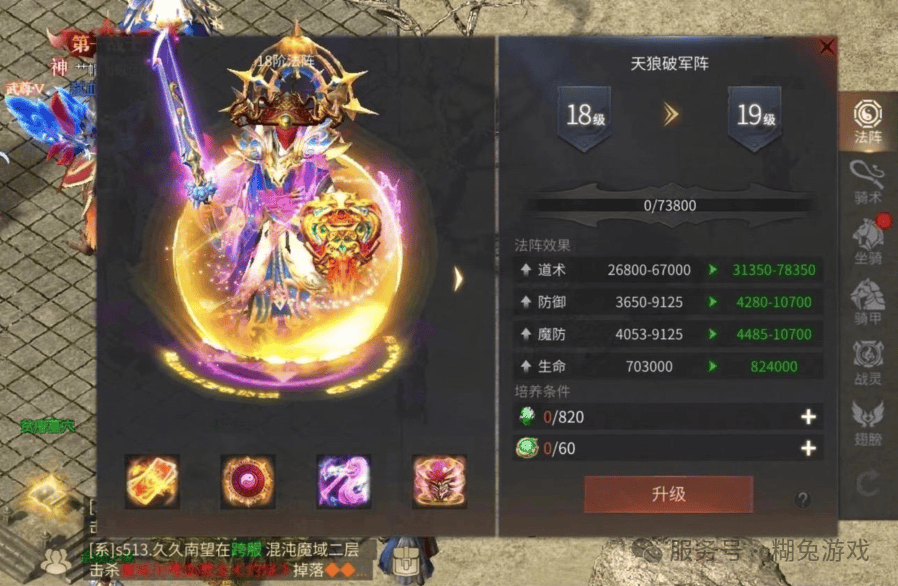Switch to the 法阵 tab
898x586 pixels.
pos(866,120)
